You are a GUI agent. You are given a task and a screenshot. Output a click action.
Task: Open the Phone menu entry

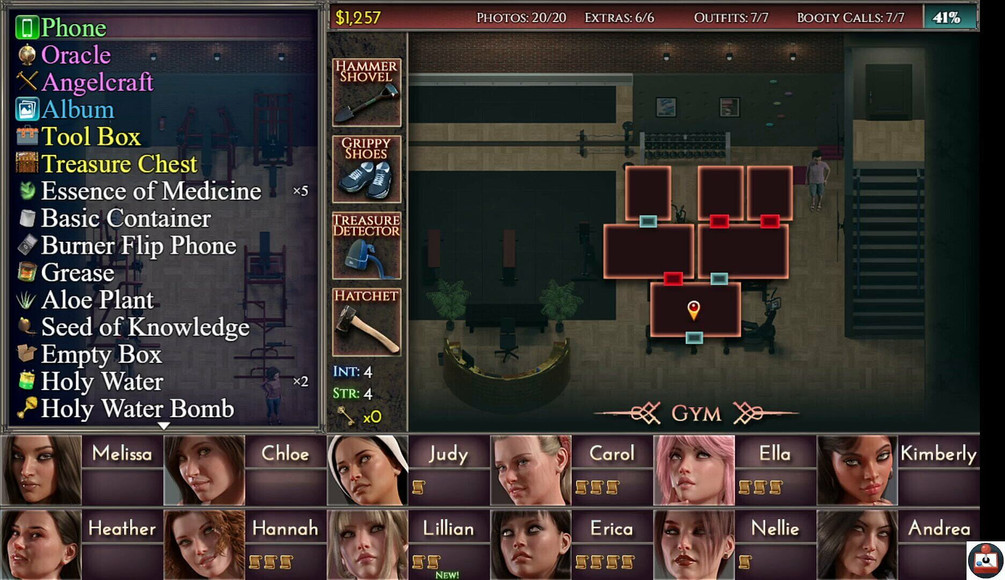click(x=73, y=28)
